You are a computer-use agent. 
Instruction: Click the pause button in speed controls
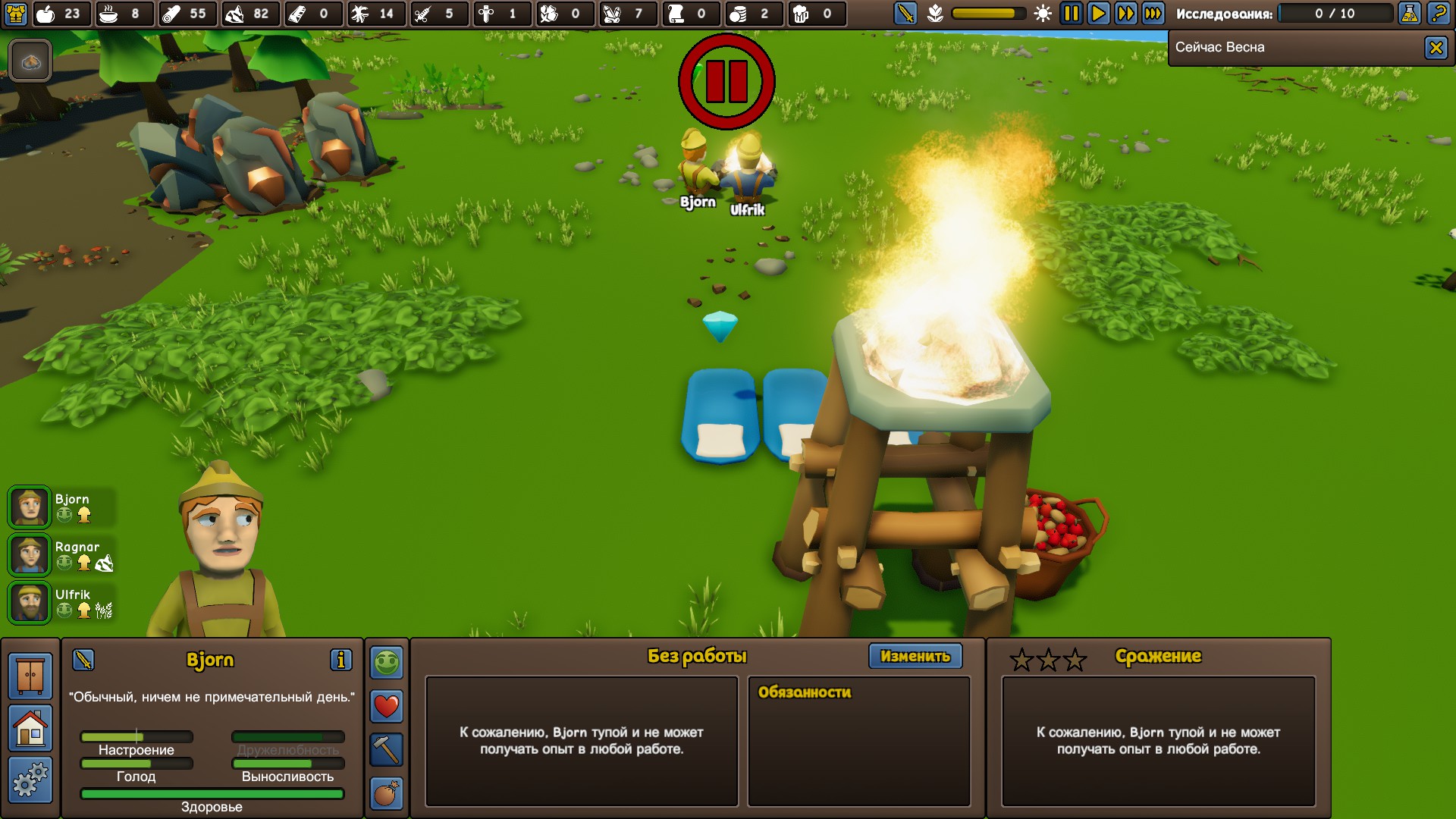point(1070,14)
